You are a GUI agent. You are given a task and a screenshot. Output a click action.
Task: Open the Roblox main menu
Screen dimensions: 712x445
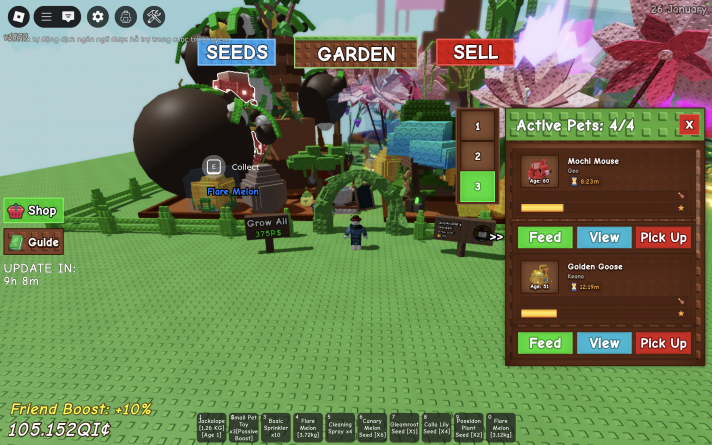click(17, 16)
